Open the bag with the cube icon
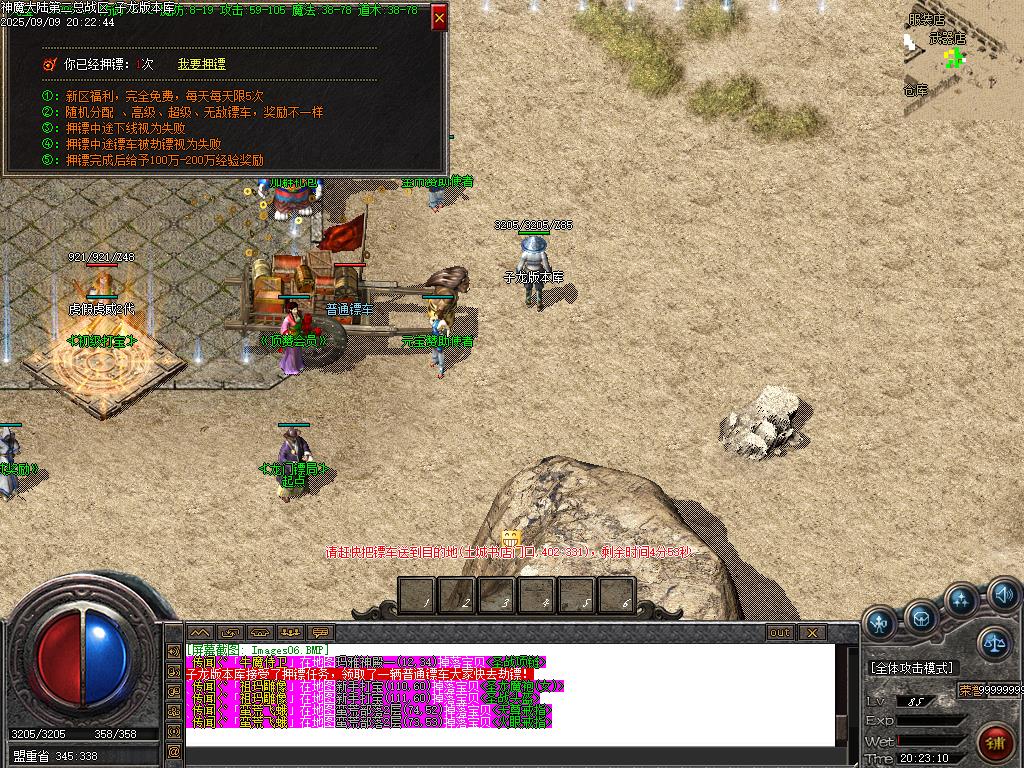 [920, 618]
